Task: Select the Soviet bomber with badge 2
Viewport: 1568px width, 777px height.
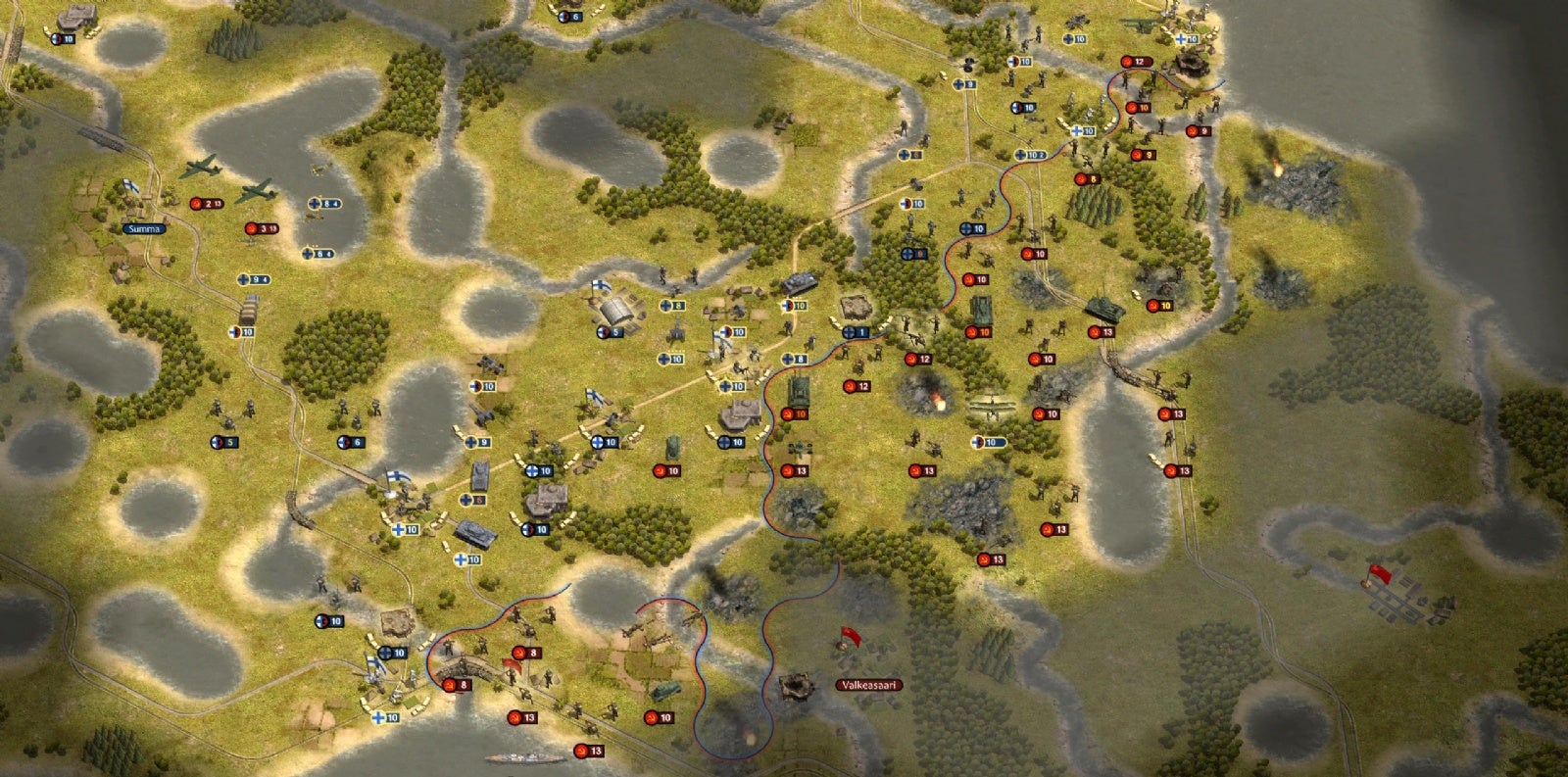Action: pyautogui.click(x=203, y=169)
